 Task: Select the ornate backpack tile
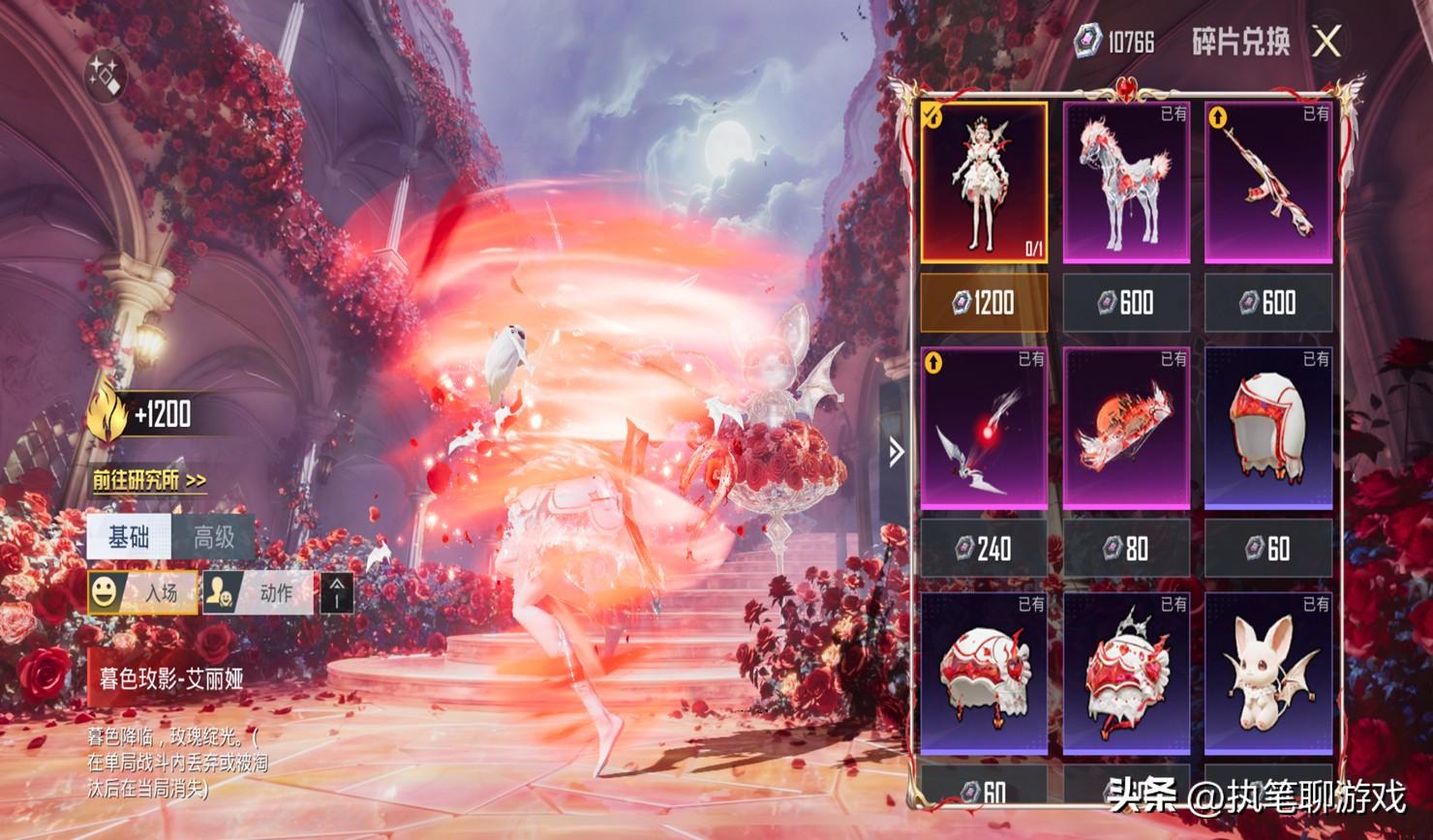click(1126, 675)
